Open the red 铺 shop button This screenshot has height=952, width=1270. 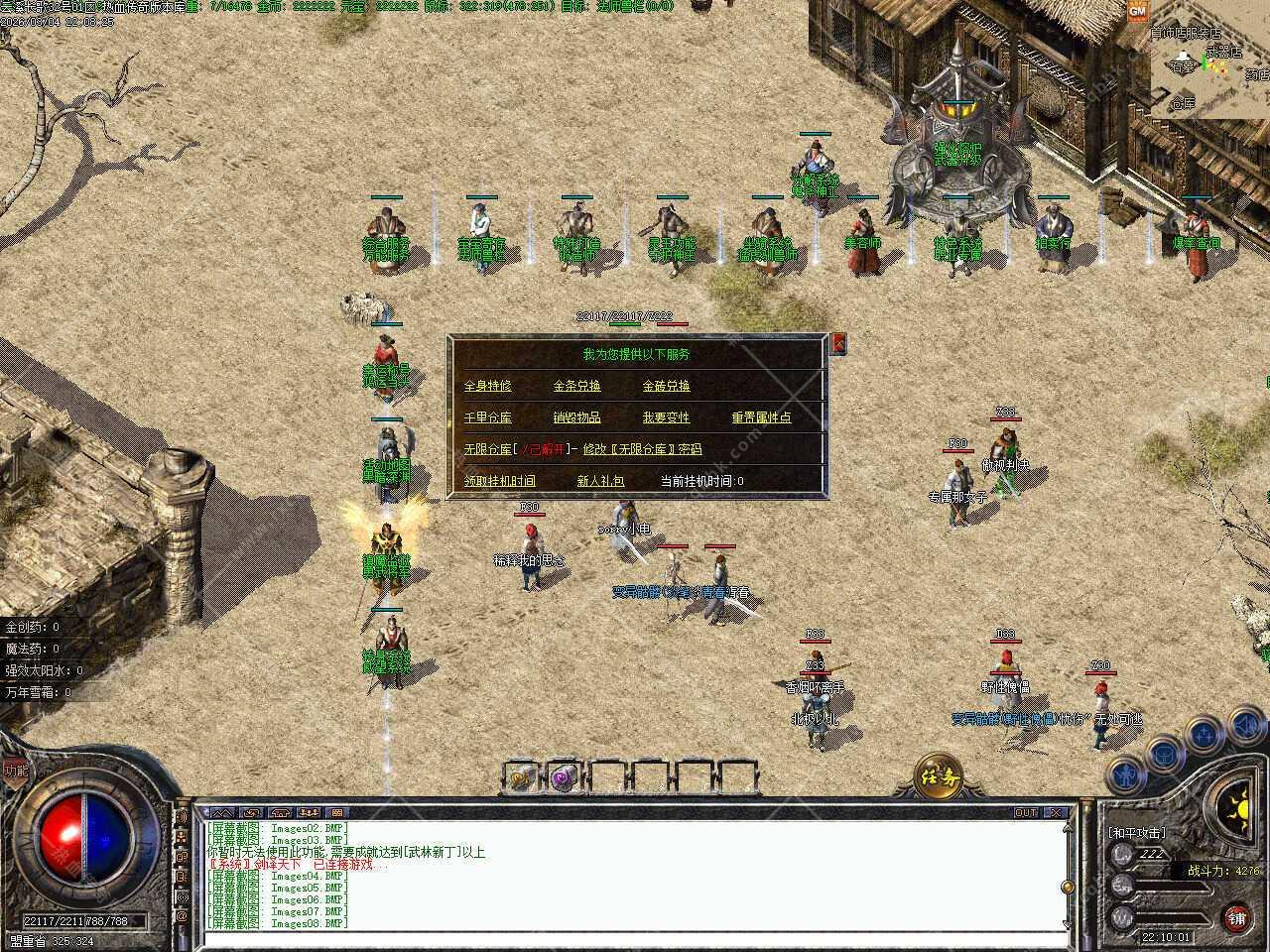click(x=1236, y=917)
